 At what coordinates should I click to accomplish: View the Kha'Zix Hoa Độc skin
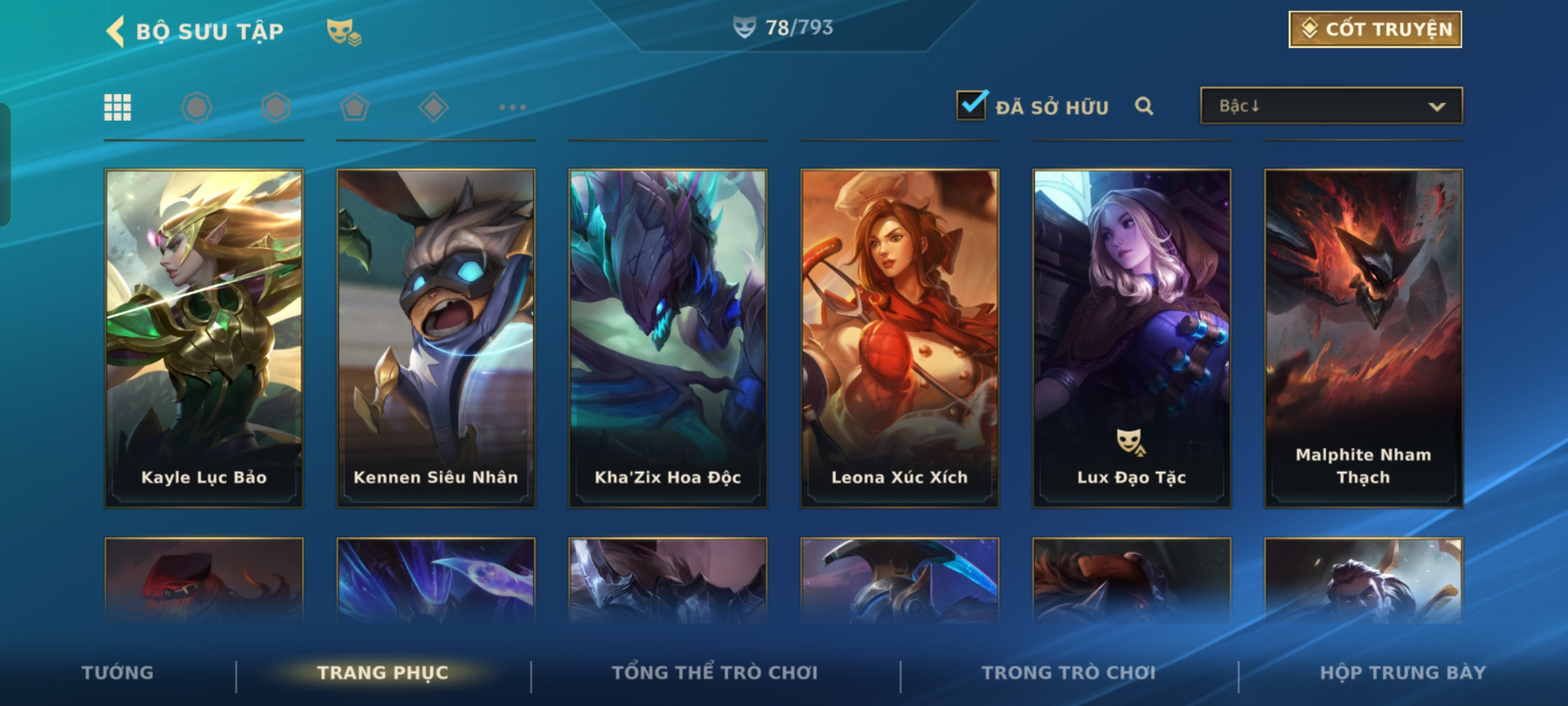pos(668,338)
